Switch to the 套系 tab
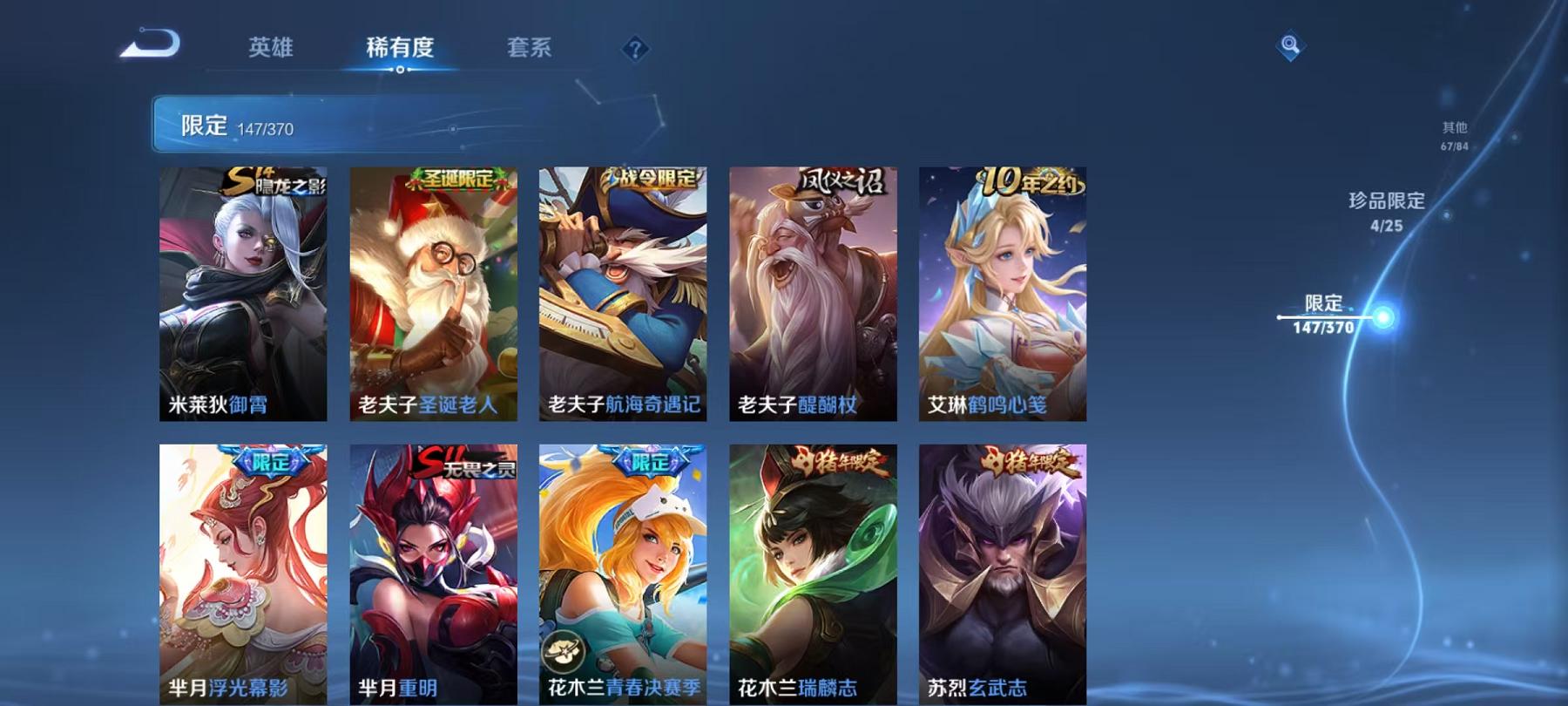This screenshot has width=1568, height=706. 531,50
